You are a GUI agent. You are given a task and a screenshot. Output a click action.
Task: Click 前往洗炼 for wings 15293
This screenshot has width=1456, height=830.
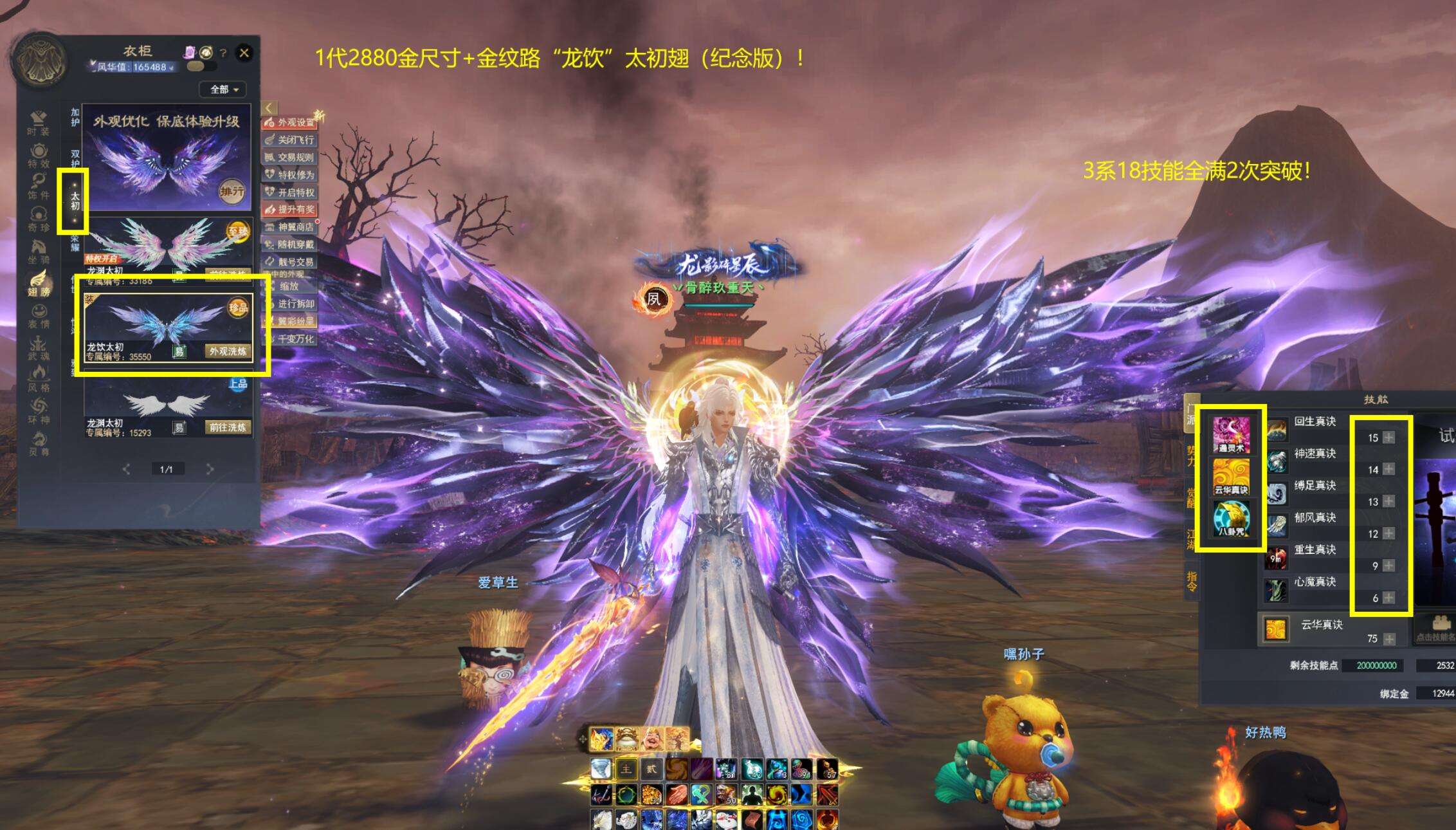point(228,427)
